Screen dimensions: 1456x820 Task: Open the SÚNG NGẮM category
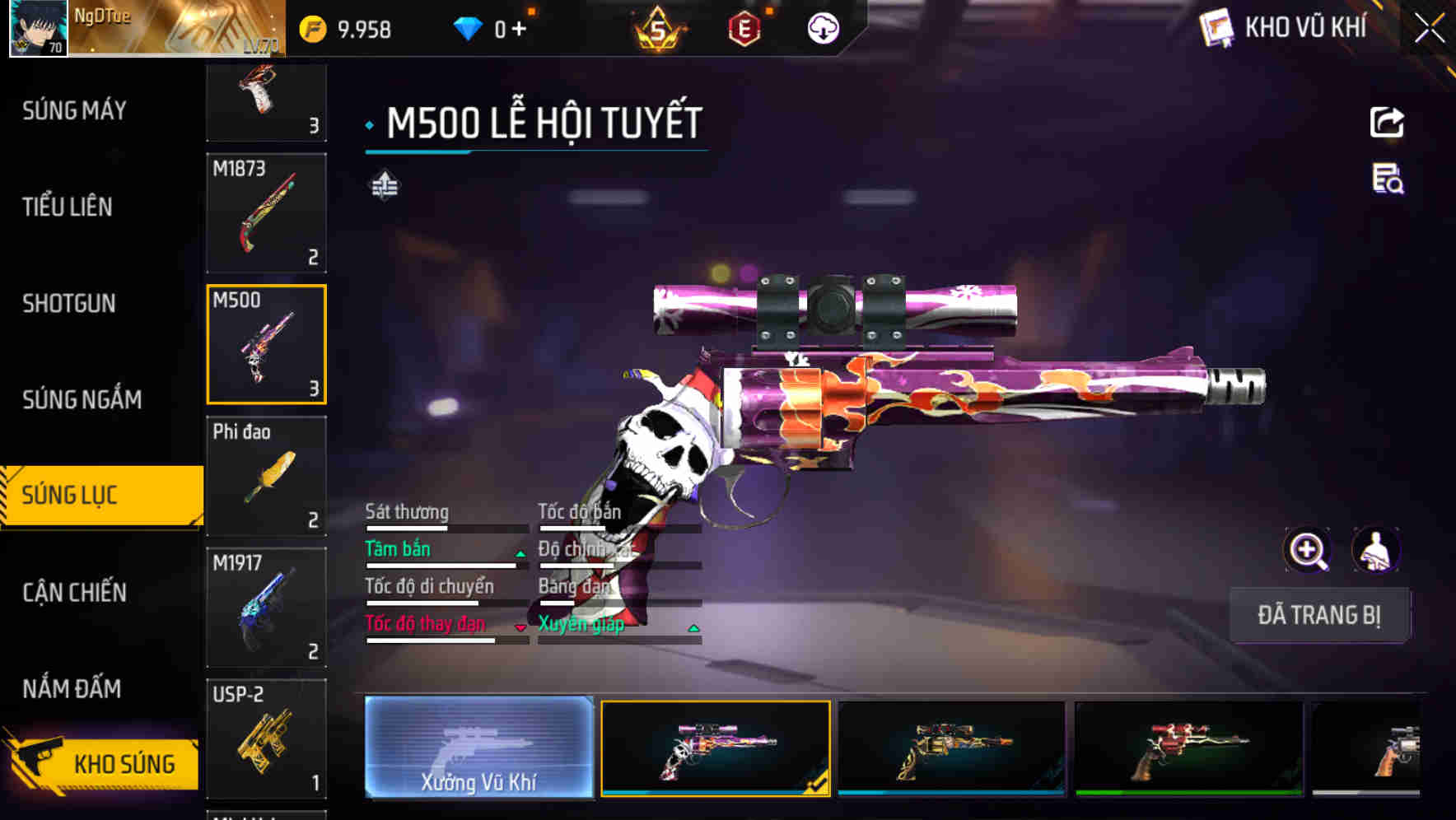tap(82, 399)
